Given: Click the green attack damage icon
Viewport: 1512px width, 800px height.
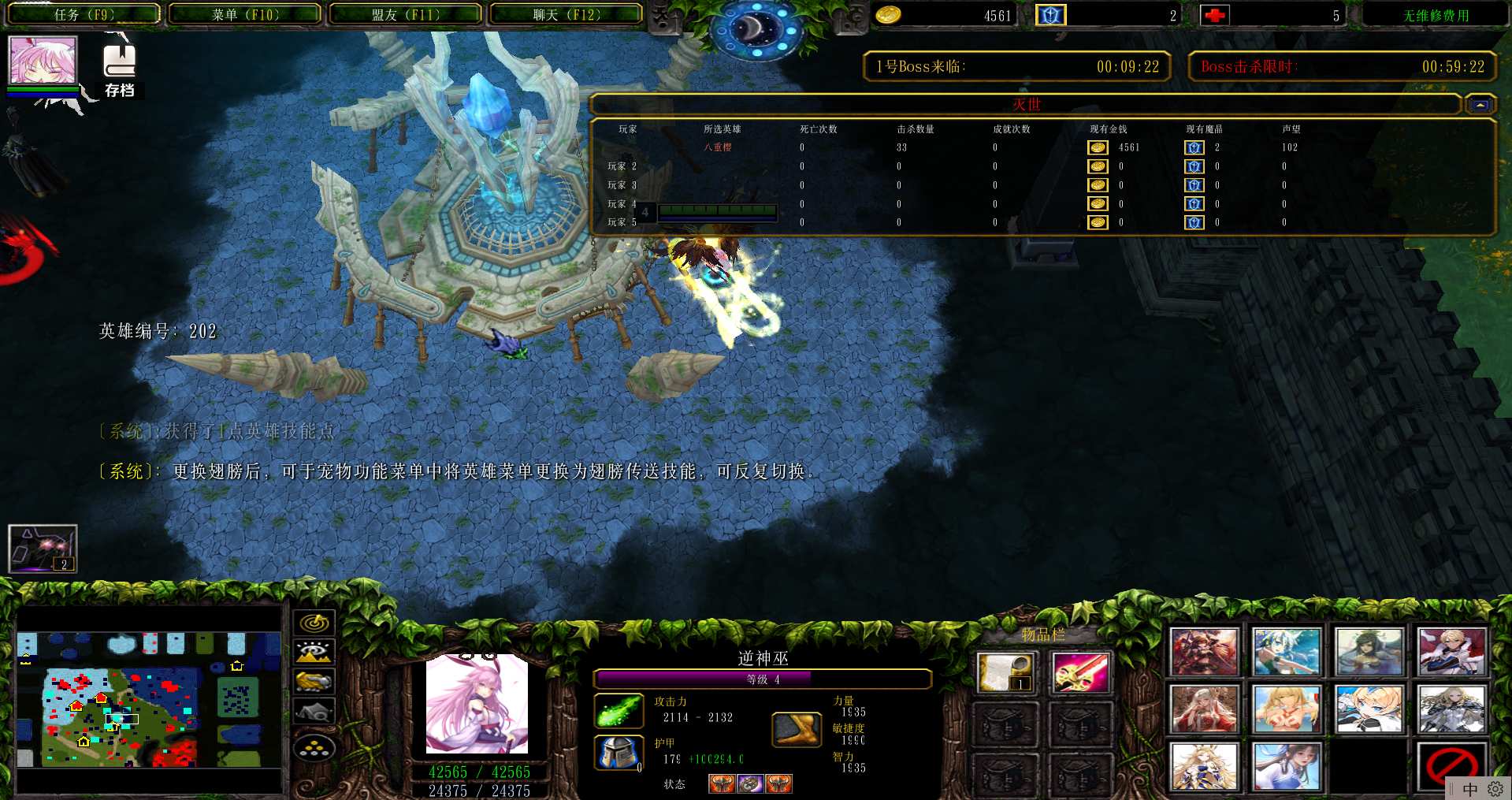Looking at the screenshot, I should pos(619,711).
